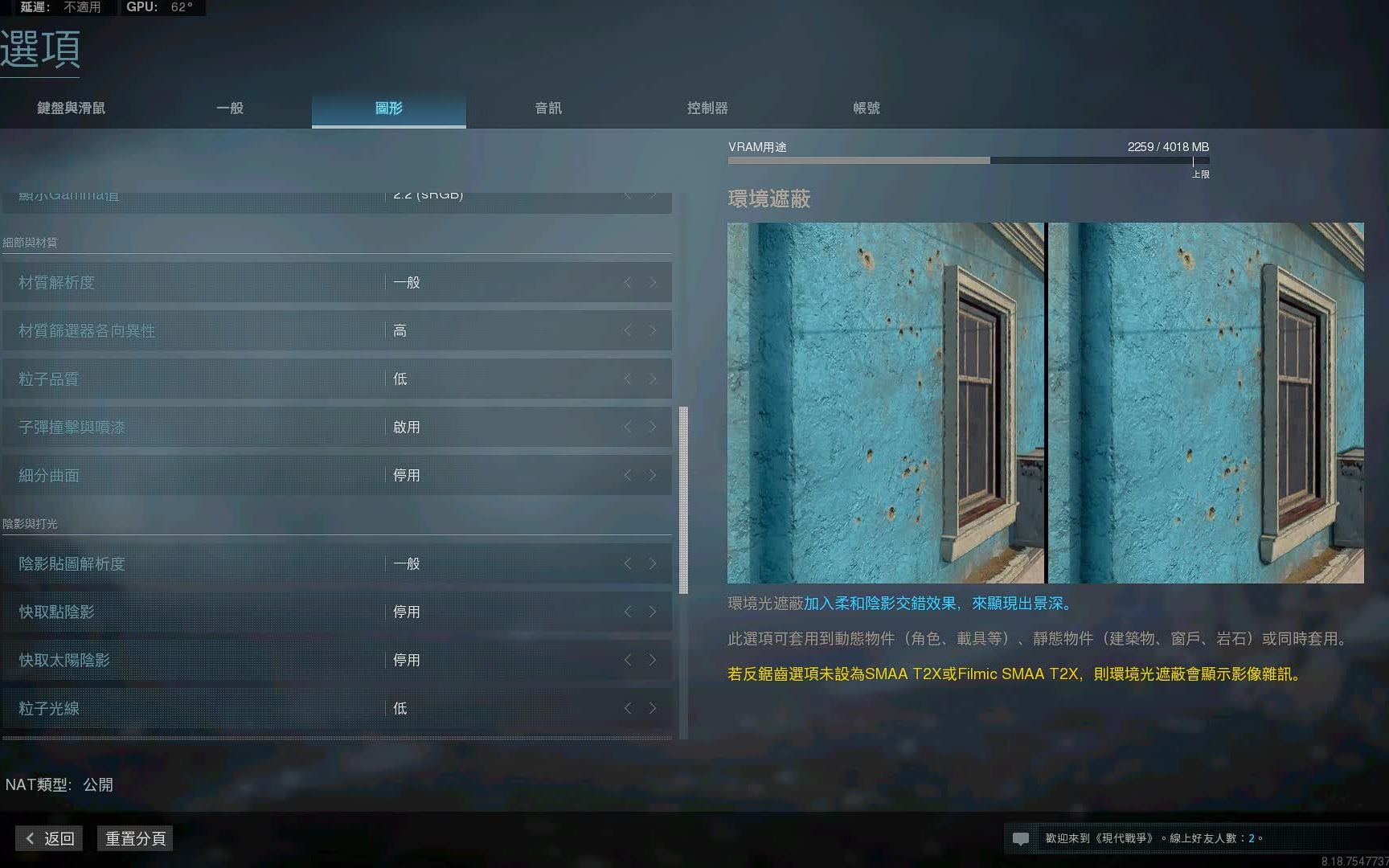This screenshot has width=1389, height=868.
Task: Step through 一般 setting of 材質解析度 rightward
Action: click(652, 282)
